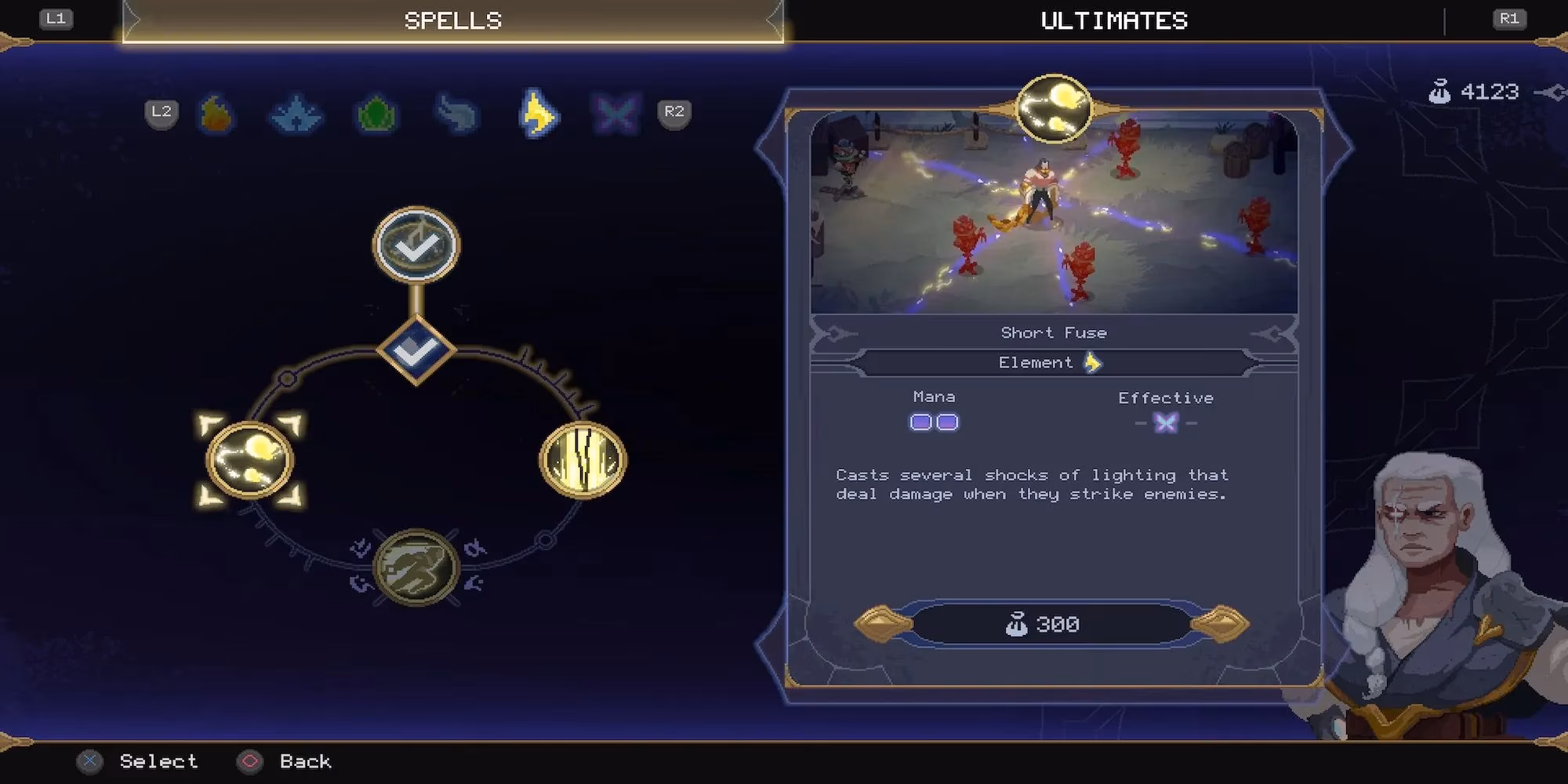Select the checked round node atop the tree
The image size is (1568, 784).
[x=416, y=245]
